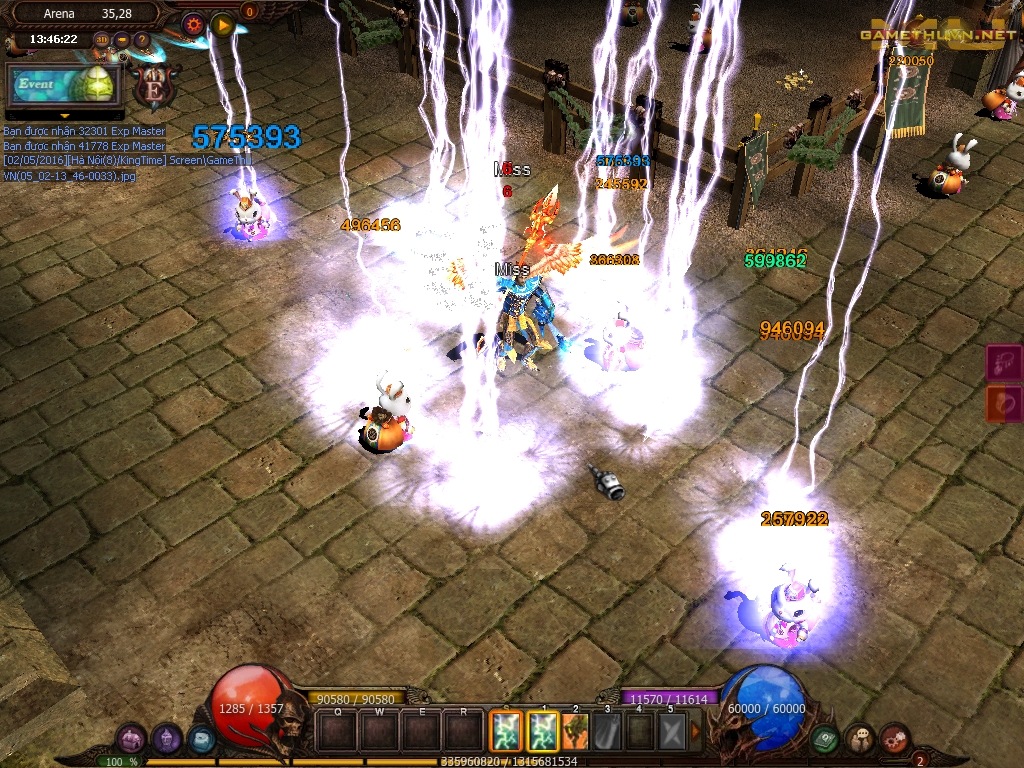Open the blue bag inventory icon
The image size is (1024, 768).
201,739
